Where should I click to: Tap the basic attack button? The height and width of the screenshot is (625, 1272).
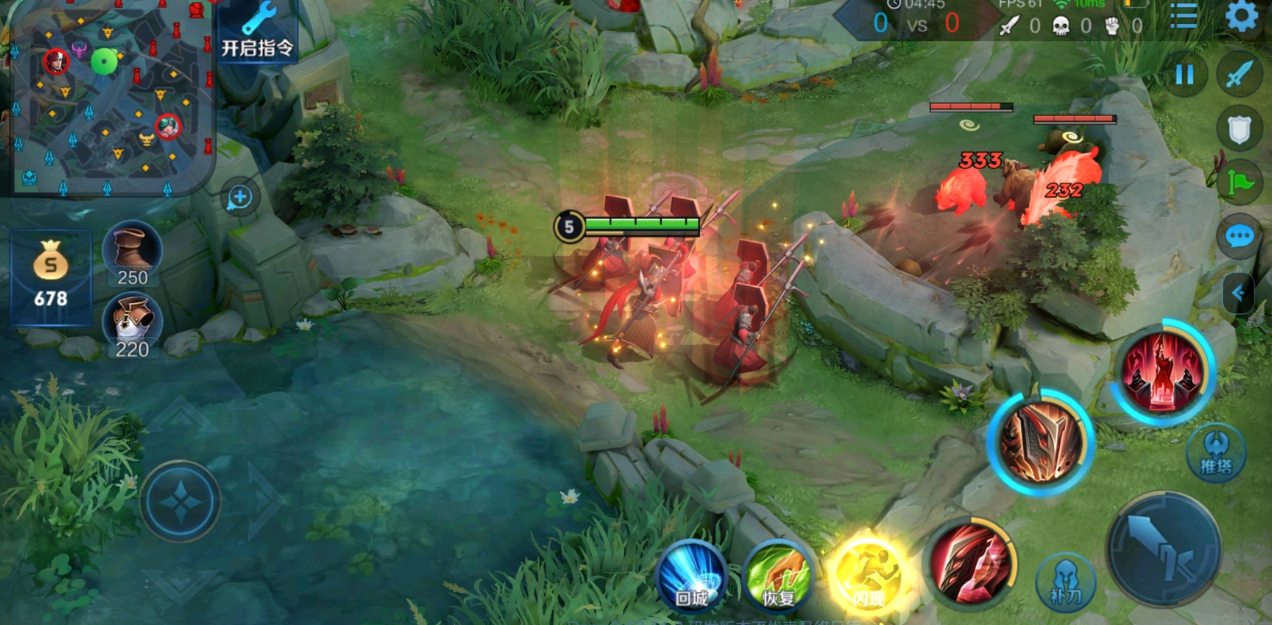coord(1163,549)
